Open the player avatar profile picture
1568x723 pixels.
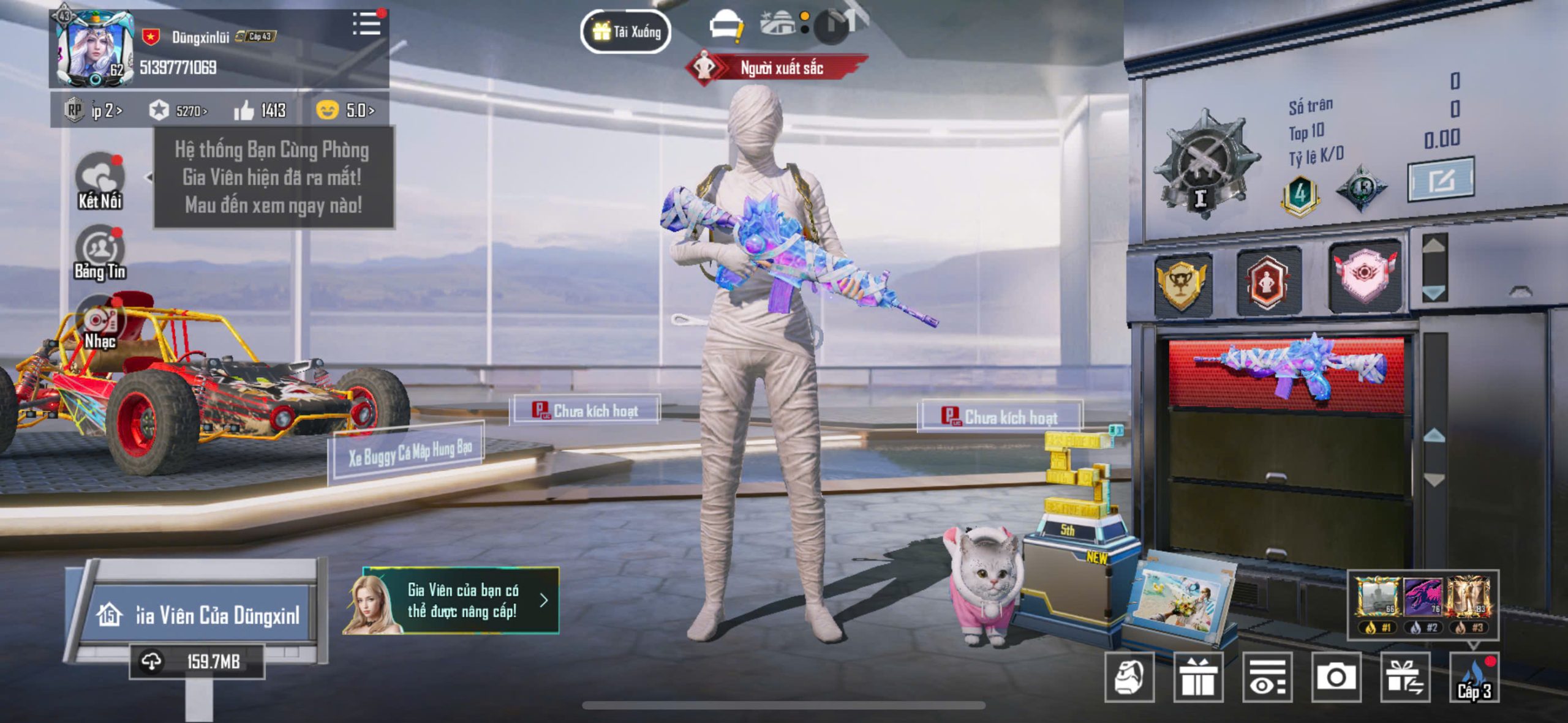point(95,50)
